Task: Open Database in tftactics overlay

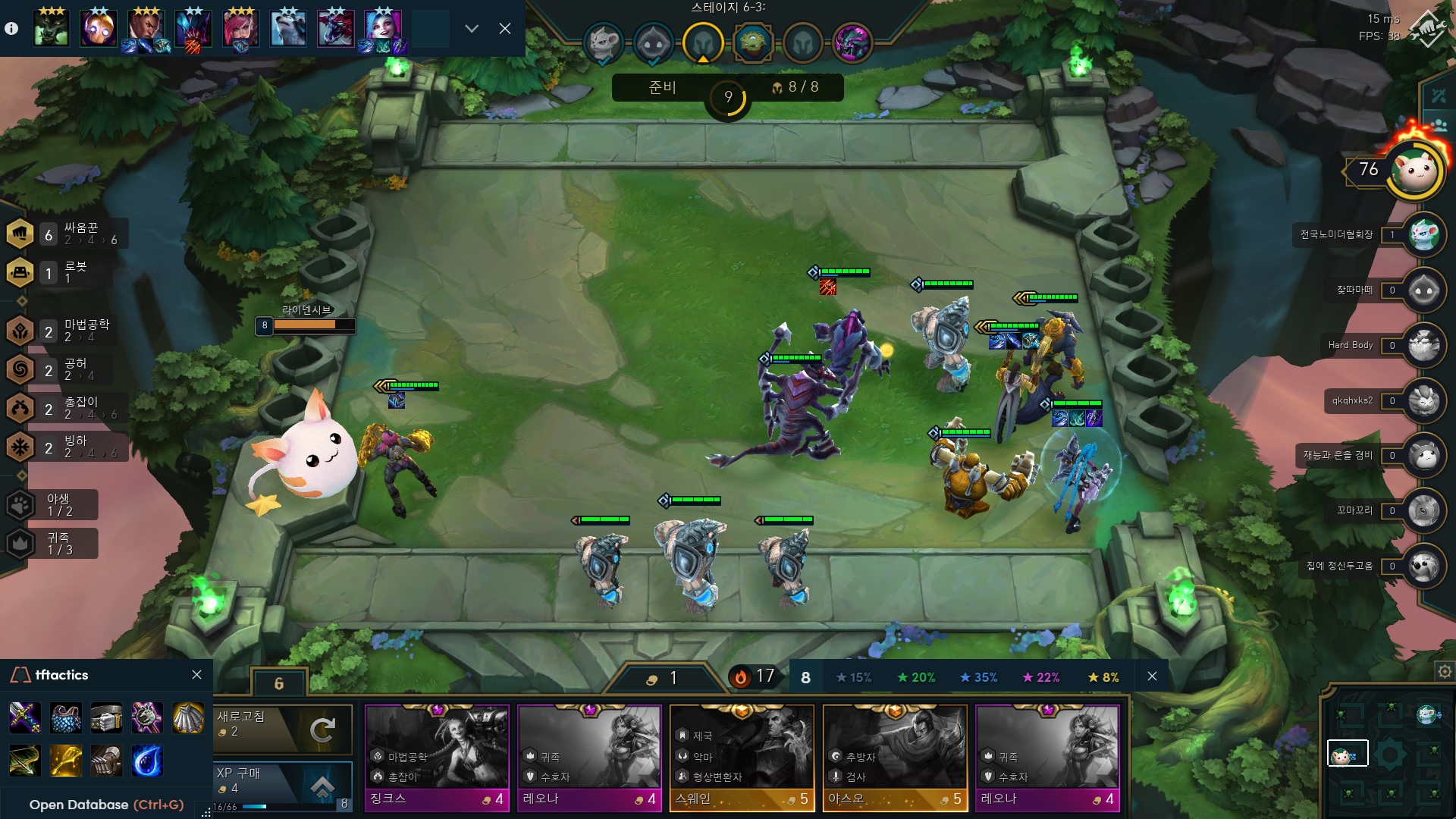Action: [x=106, y=805]
